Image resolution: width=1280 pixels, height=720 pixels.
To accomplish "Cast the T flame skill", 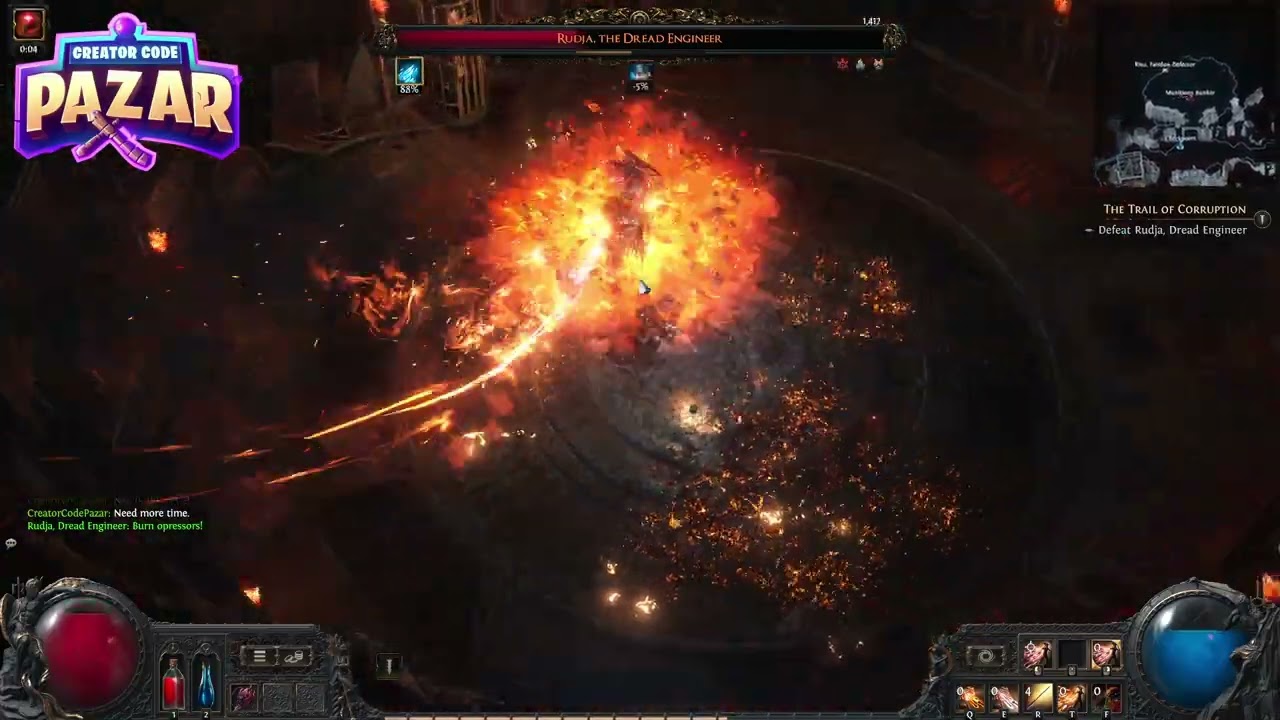I will pyautogui.click(x=1071, y=697).
